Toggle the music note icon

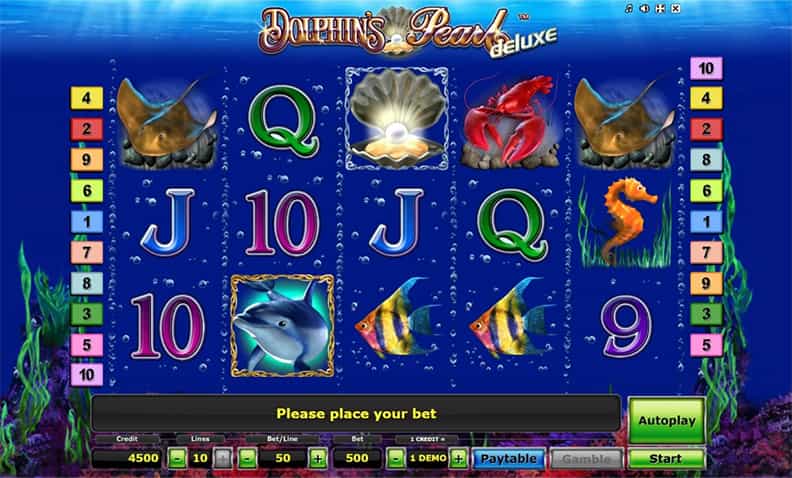click(x=628, y=9)
